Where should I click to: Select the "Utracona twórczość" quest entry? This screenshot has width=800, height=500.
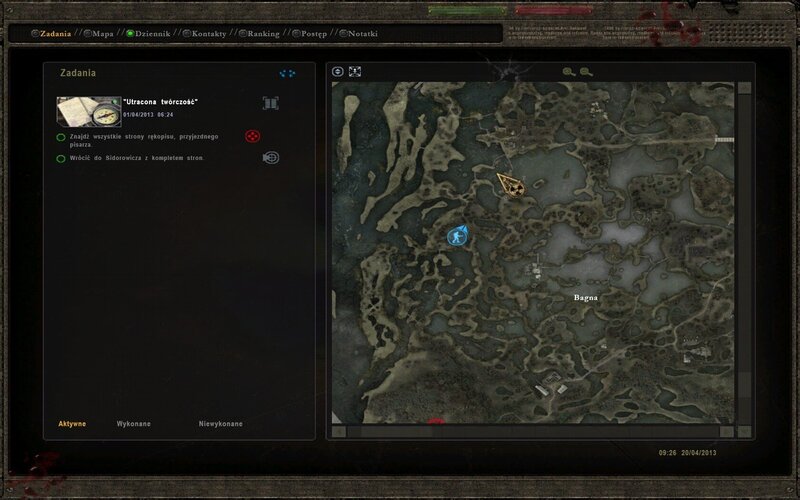click(x=160, y=103)
